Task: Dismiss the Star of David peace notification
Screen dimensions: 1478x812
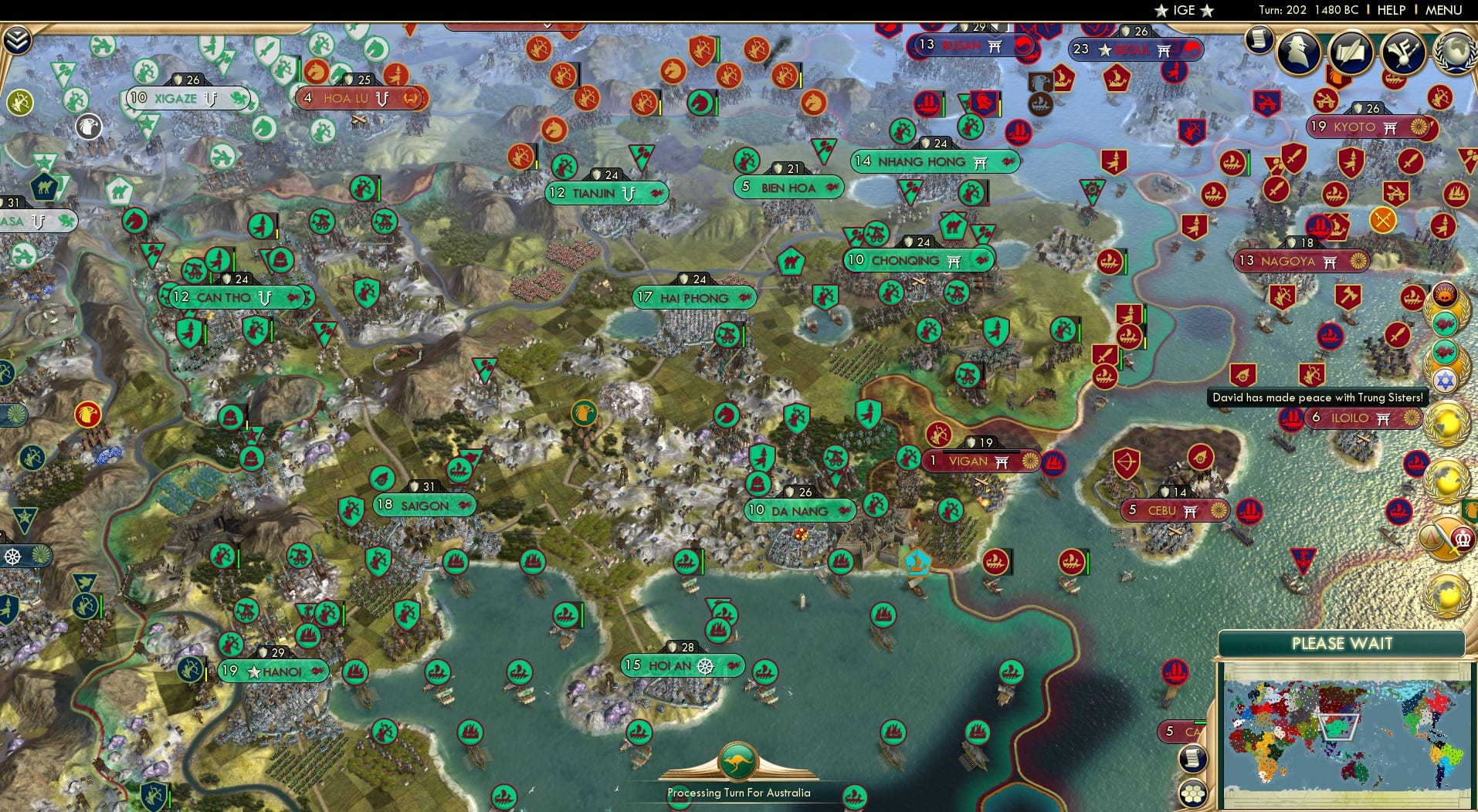Action: tap(1446, 380)
